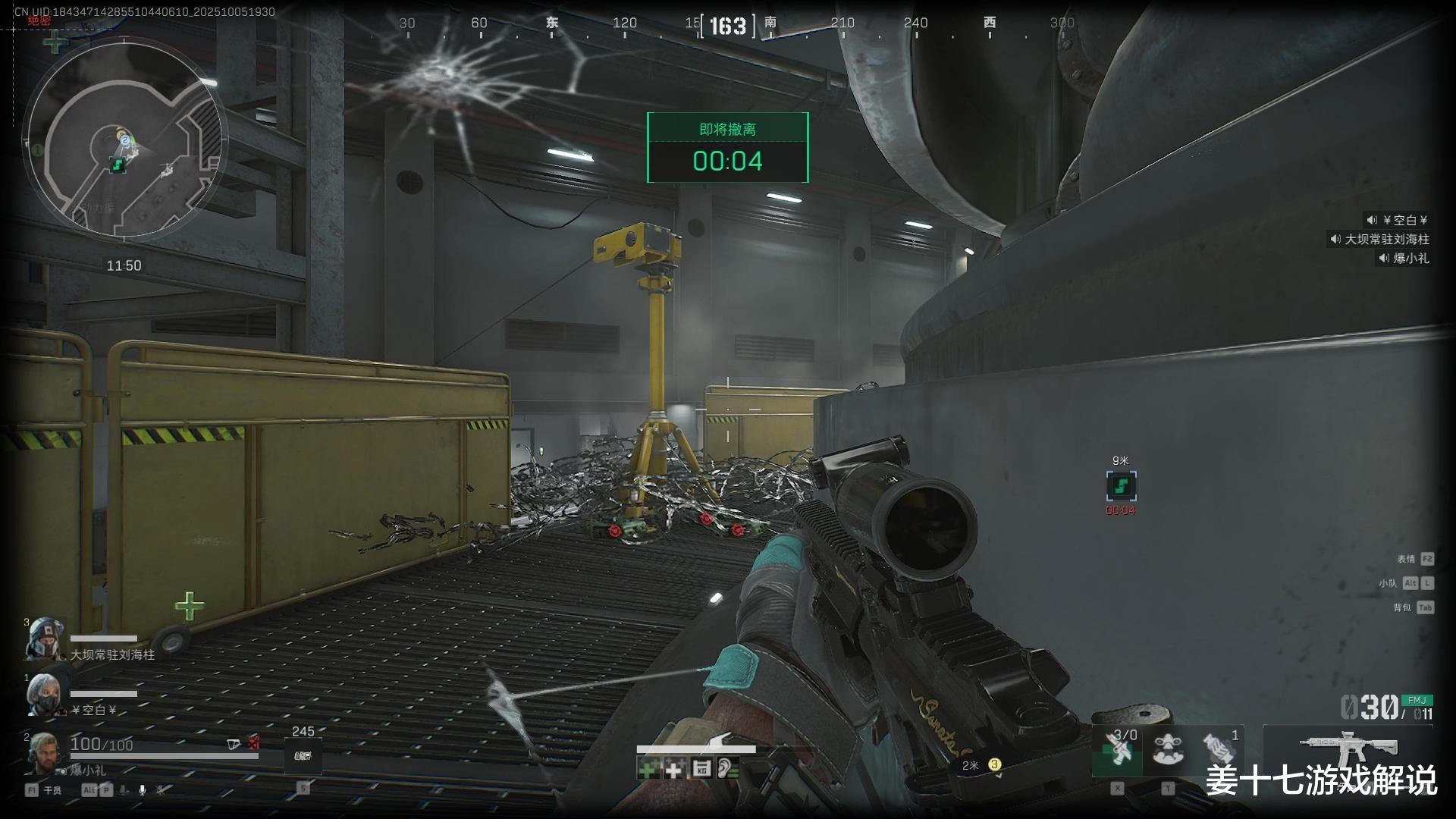Toggle the white microphone voice icon

142,790
